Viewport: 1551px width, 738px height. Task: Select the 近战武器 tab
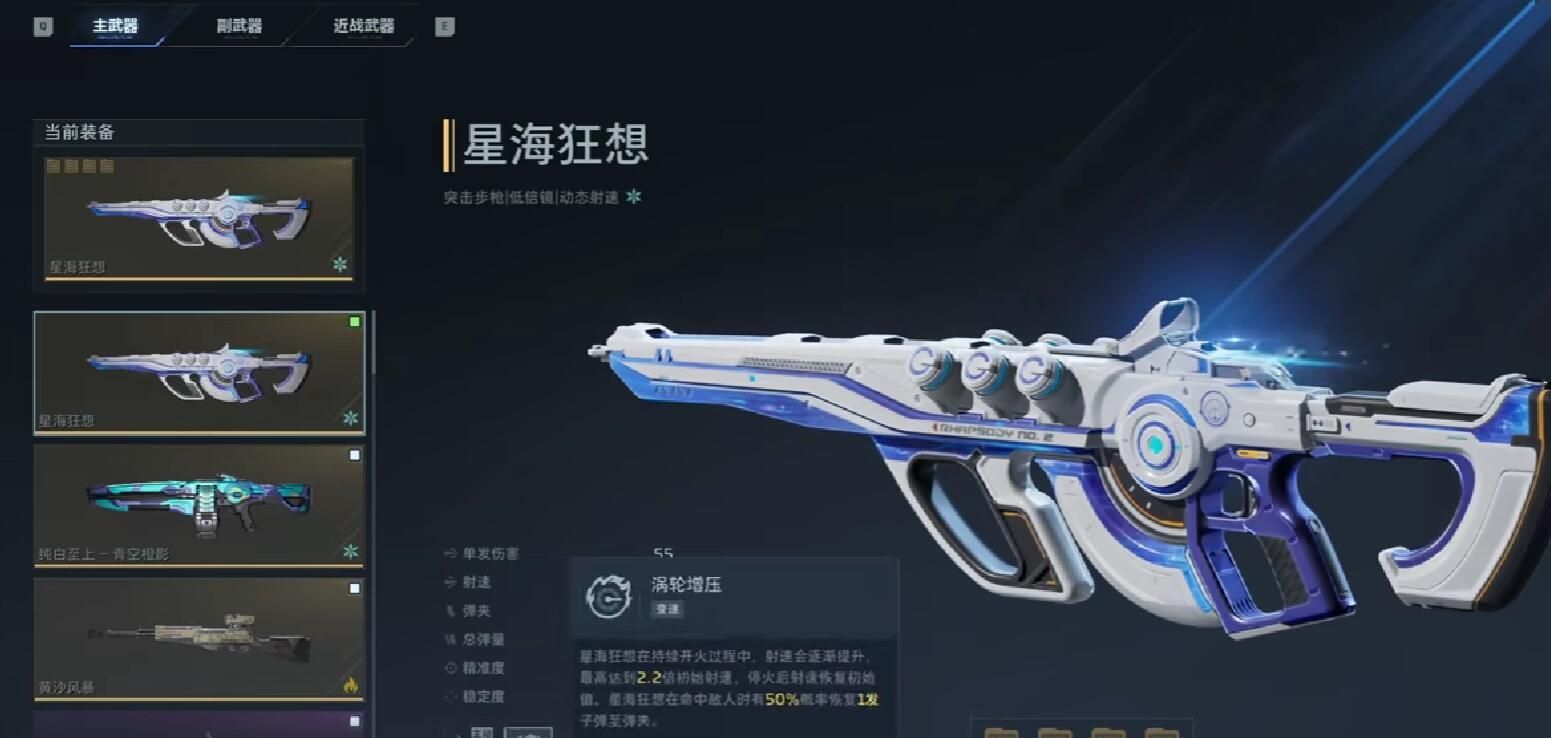click(363, 26)
